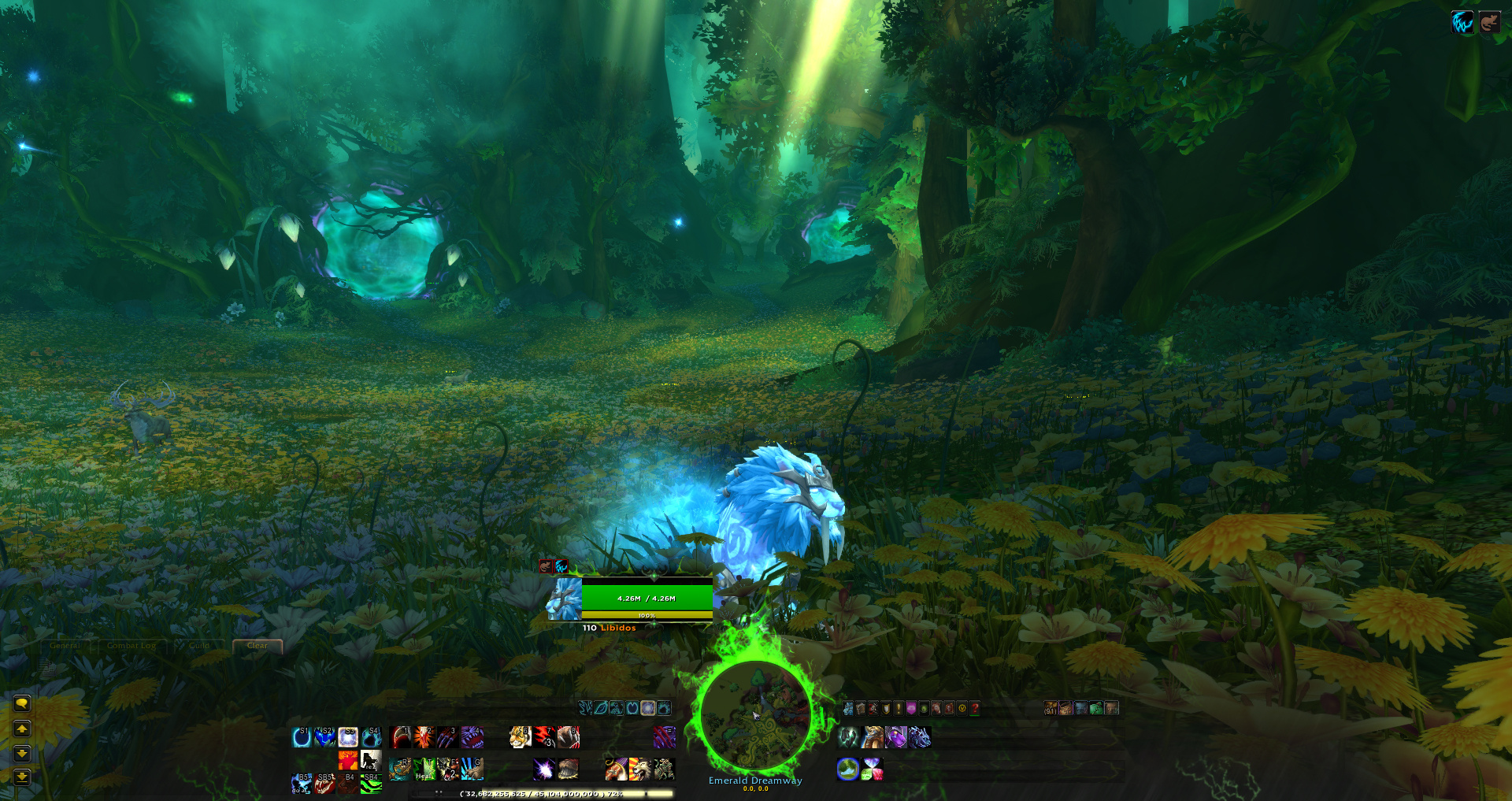Select the Guild chat tab

pyautogui.click(x=199, y=646)
